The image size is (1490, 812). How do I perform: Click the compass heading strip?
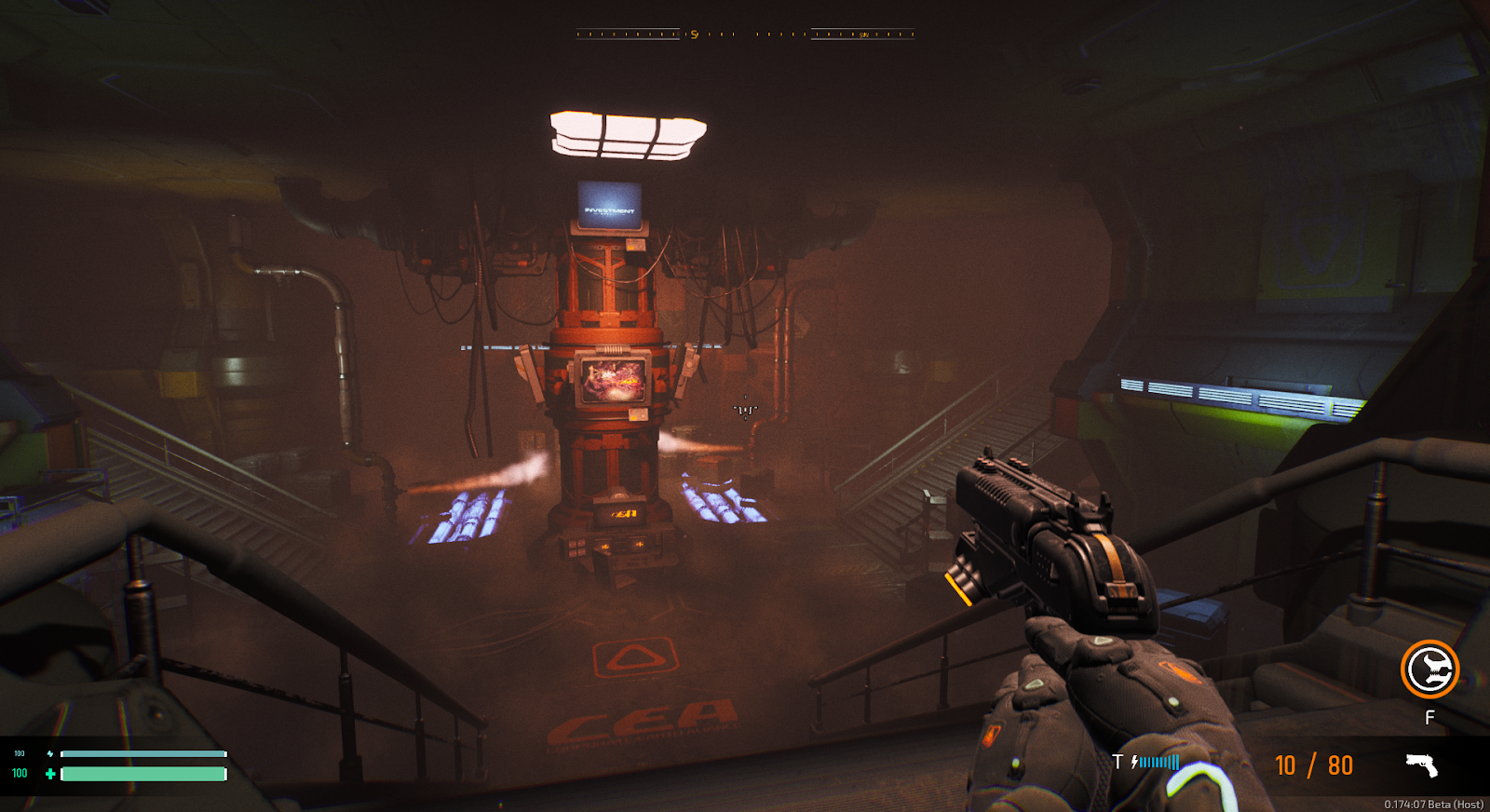(x=745, y=34)
